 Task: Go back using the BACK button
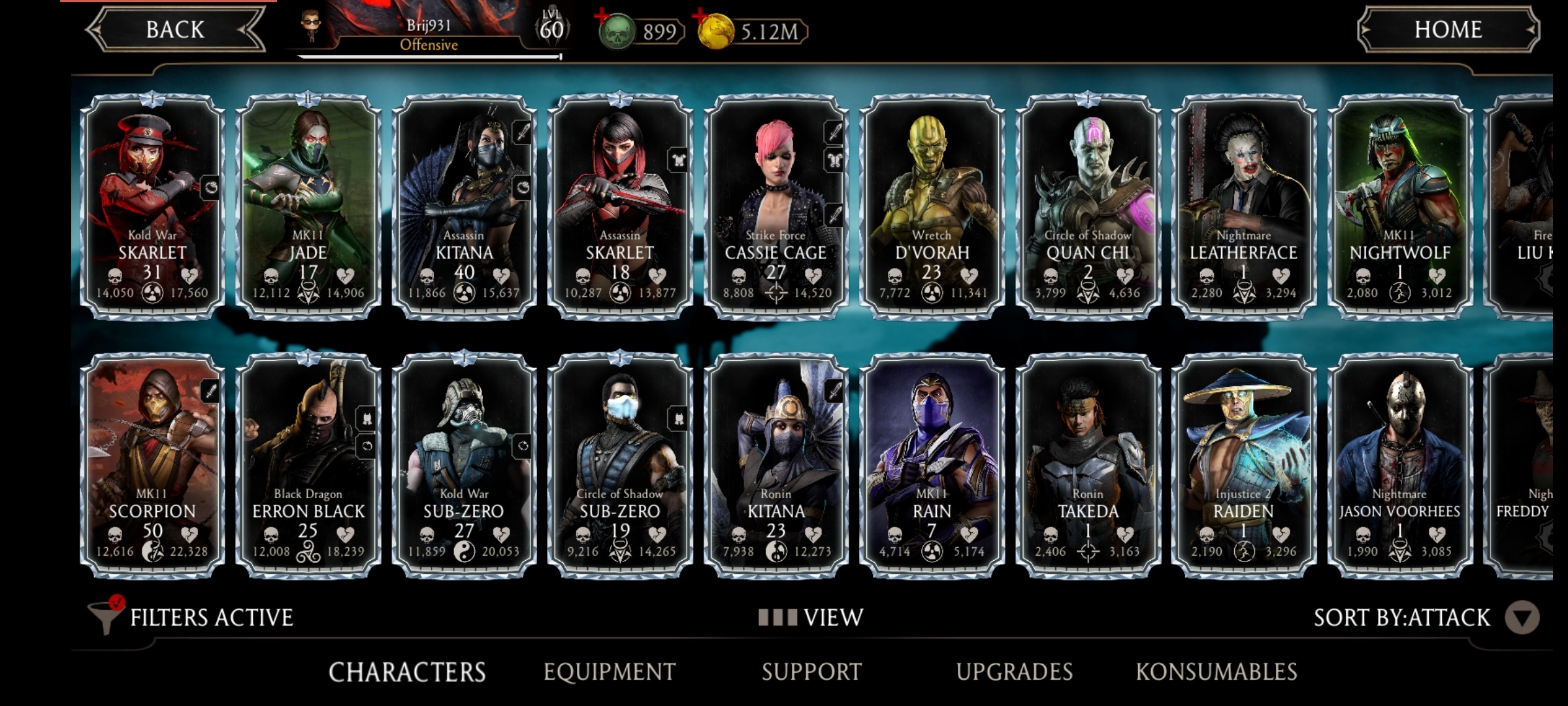coord(175,29)
